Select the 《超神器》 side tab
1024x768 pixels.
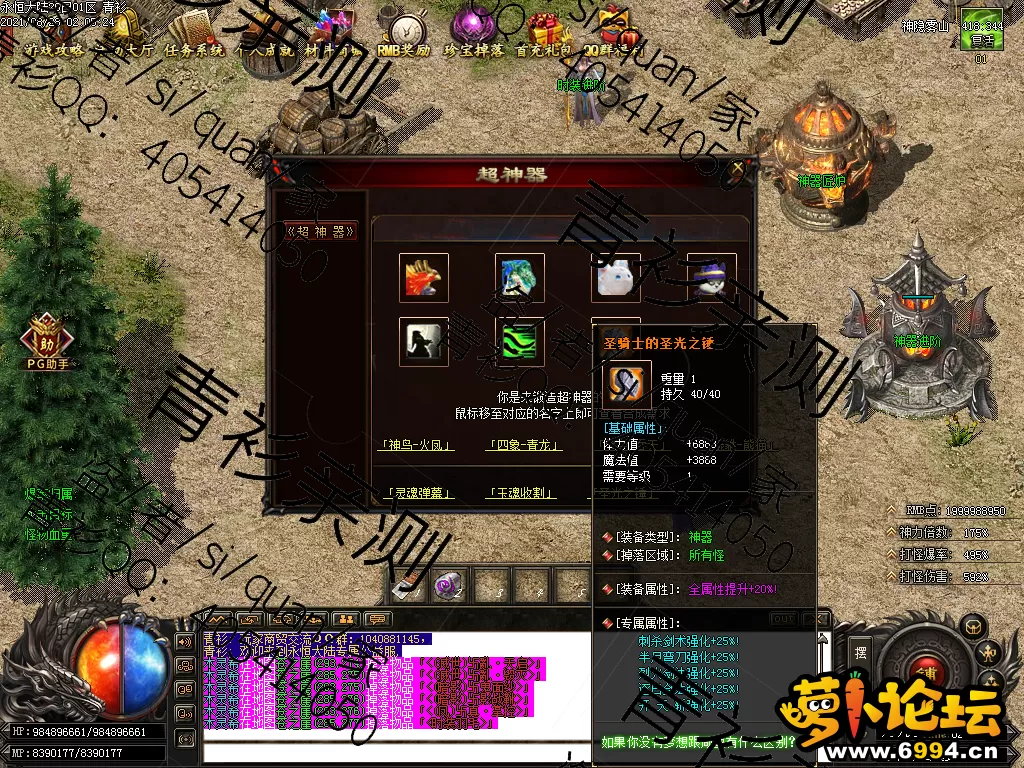point(320,231)
